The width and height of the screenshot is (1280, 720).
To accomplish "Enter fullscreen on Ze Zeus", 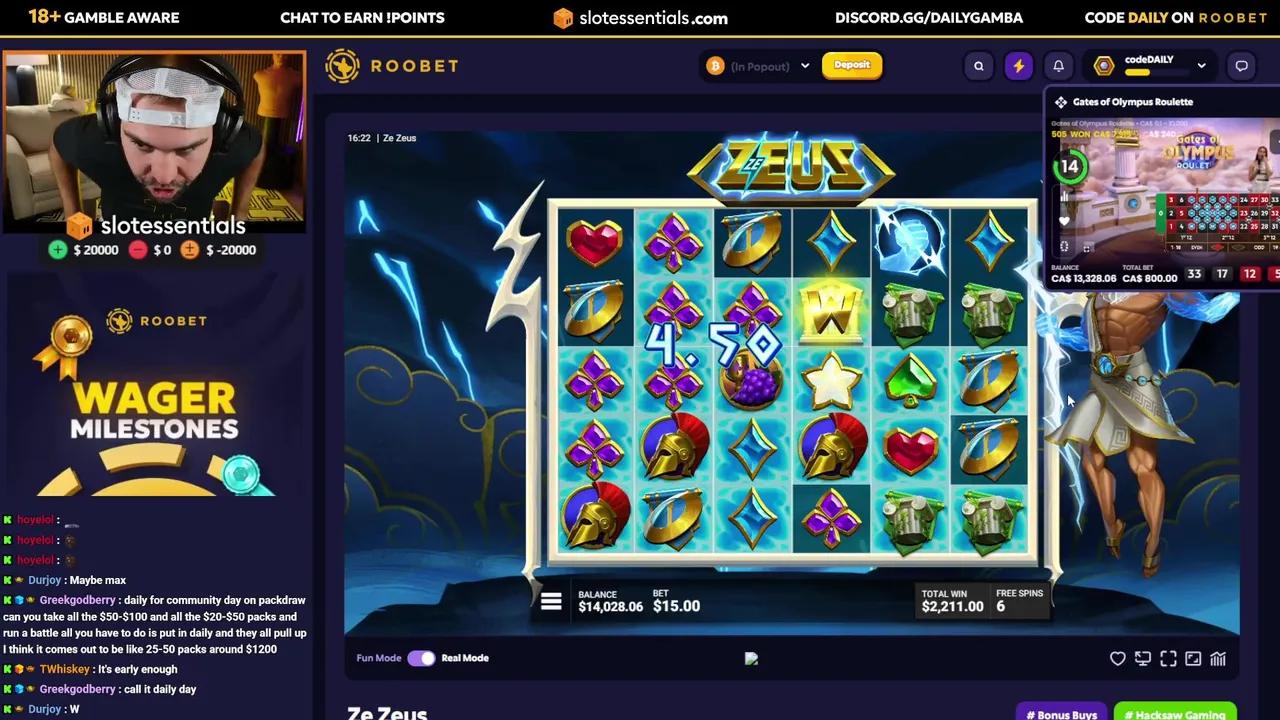I will coord(1168,658).
